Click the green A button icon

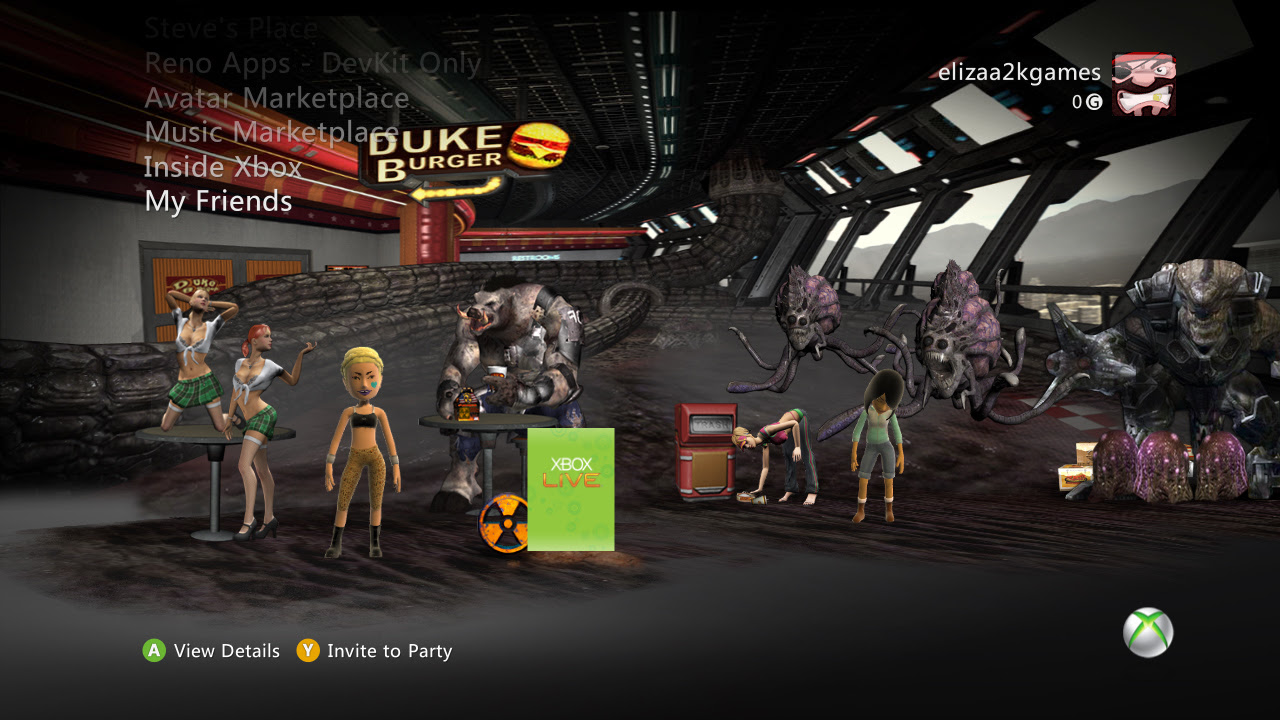153,651
